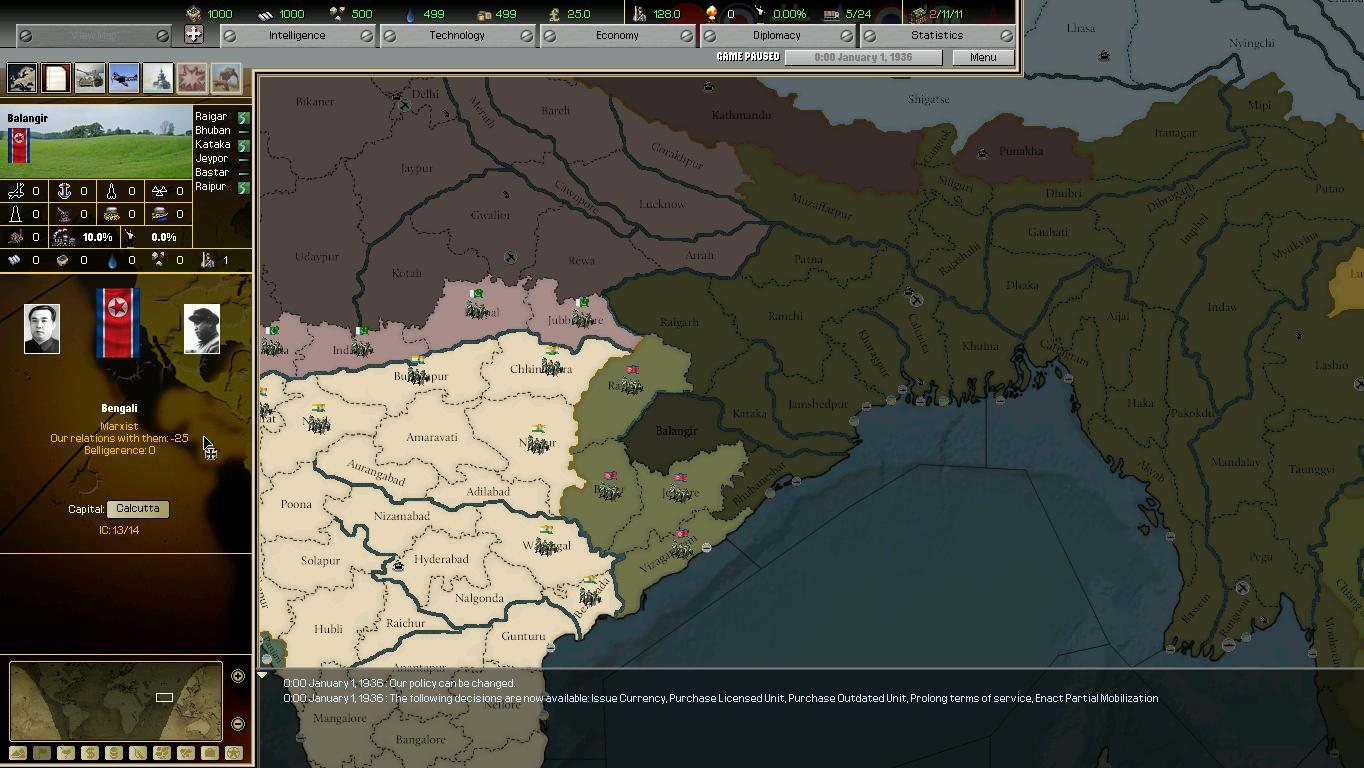Switch to the Economy screen
The width and height of the screenshot is (1364, 768).
click(x=617, y=35)
